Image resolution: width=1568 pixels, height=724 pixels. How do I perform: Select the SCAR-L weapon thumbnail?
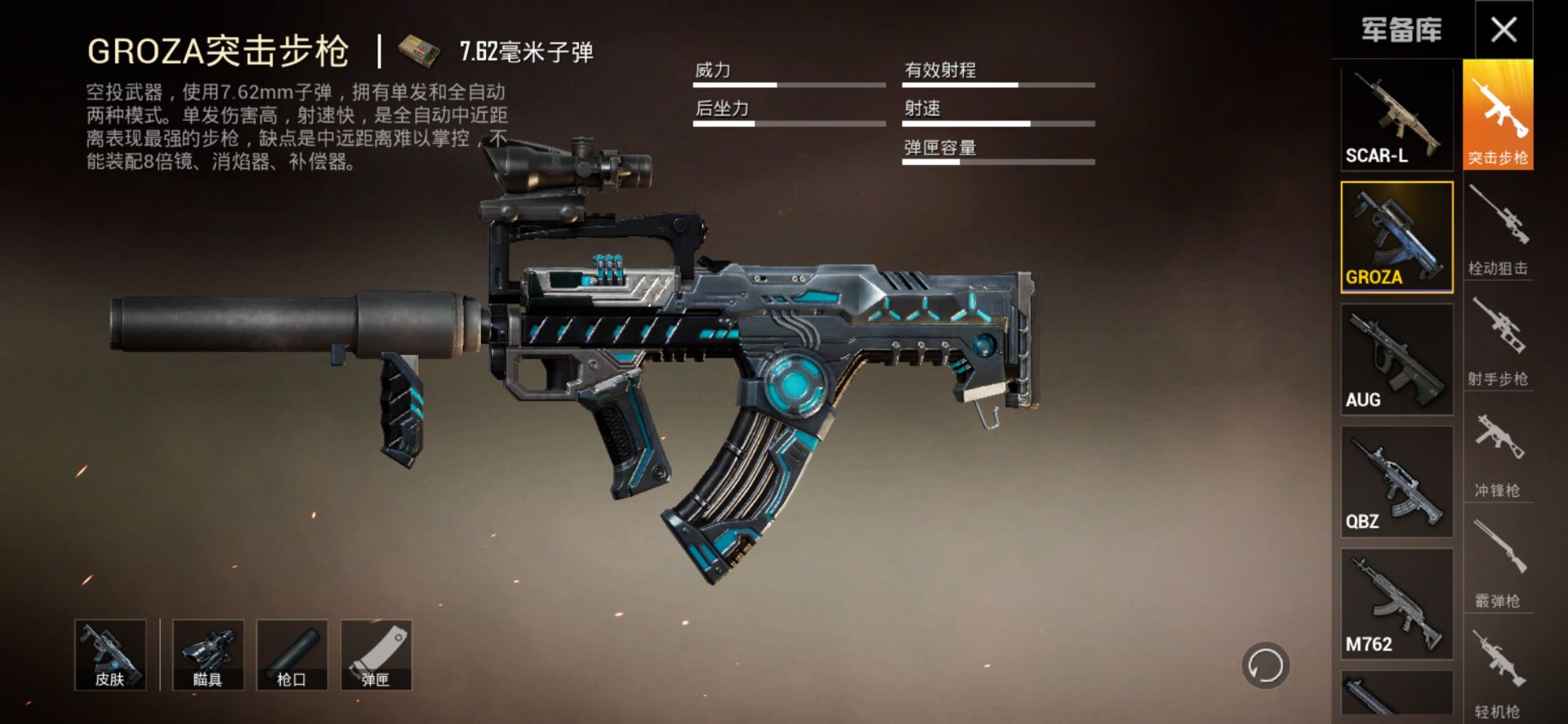[1396, 117]
